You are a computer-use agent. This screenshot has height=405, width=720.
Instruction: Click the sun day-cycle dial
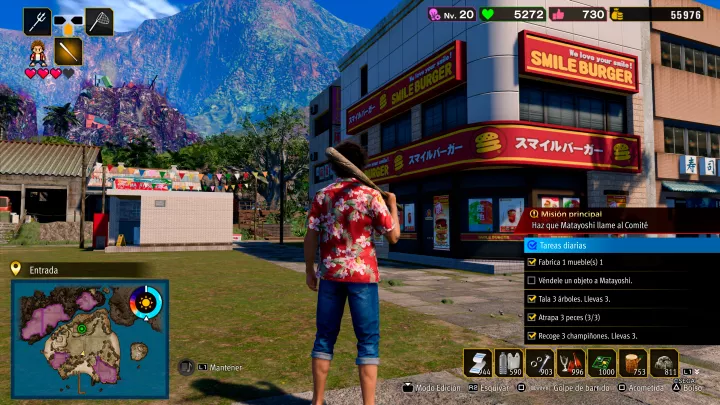146,301
